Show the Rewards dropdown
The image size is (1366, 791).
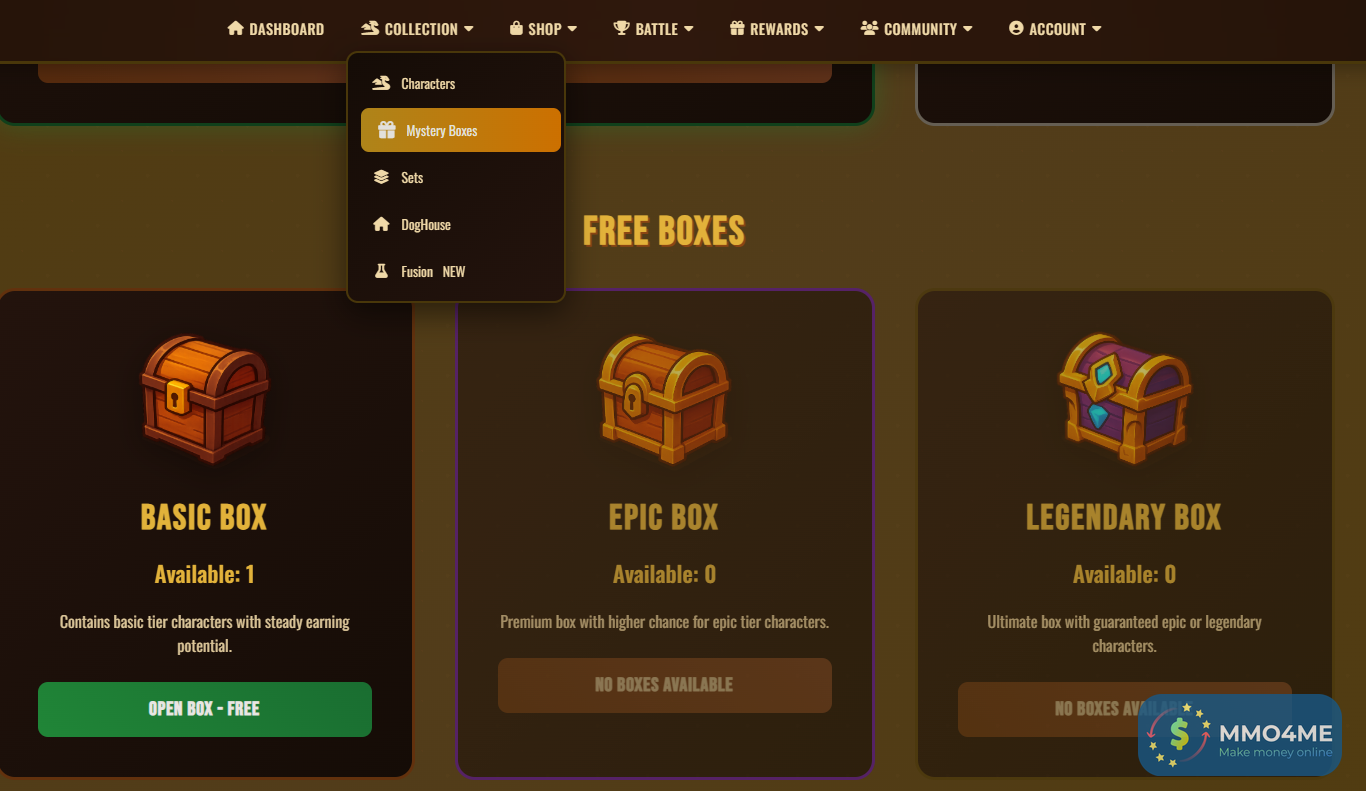pyautogui.click(x=777, y=29)
